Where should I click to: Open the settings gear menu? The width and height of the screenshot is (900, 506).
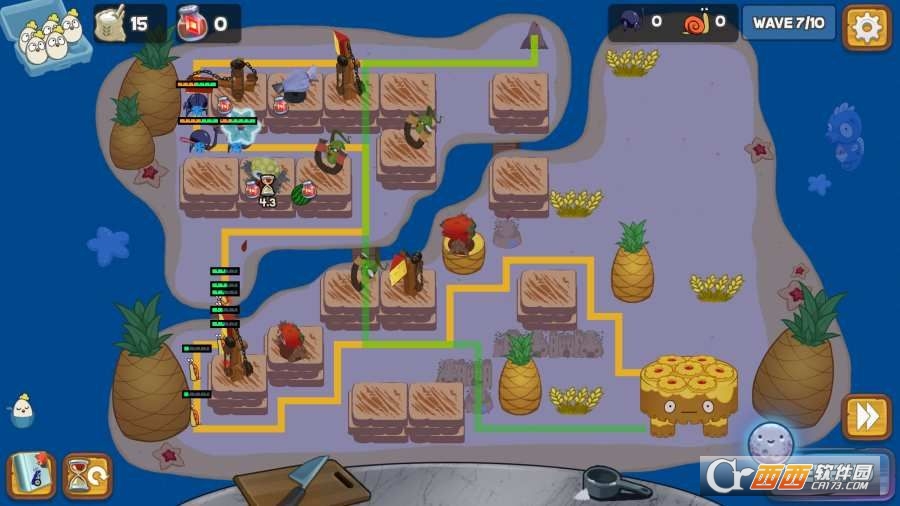[866, 27]
